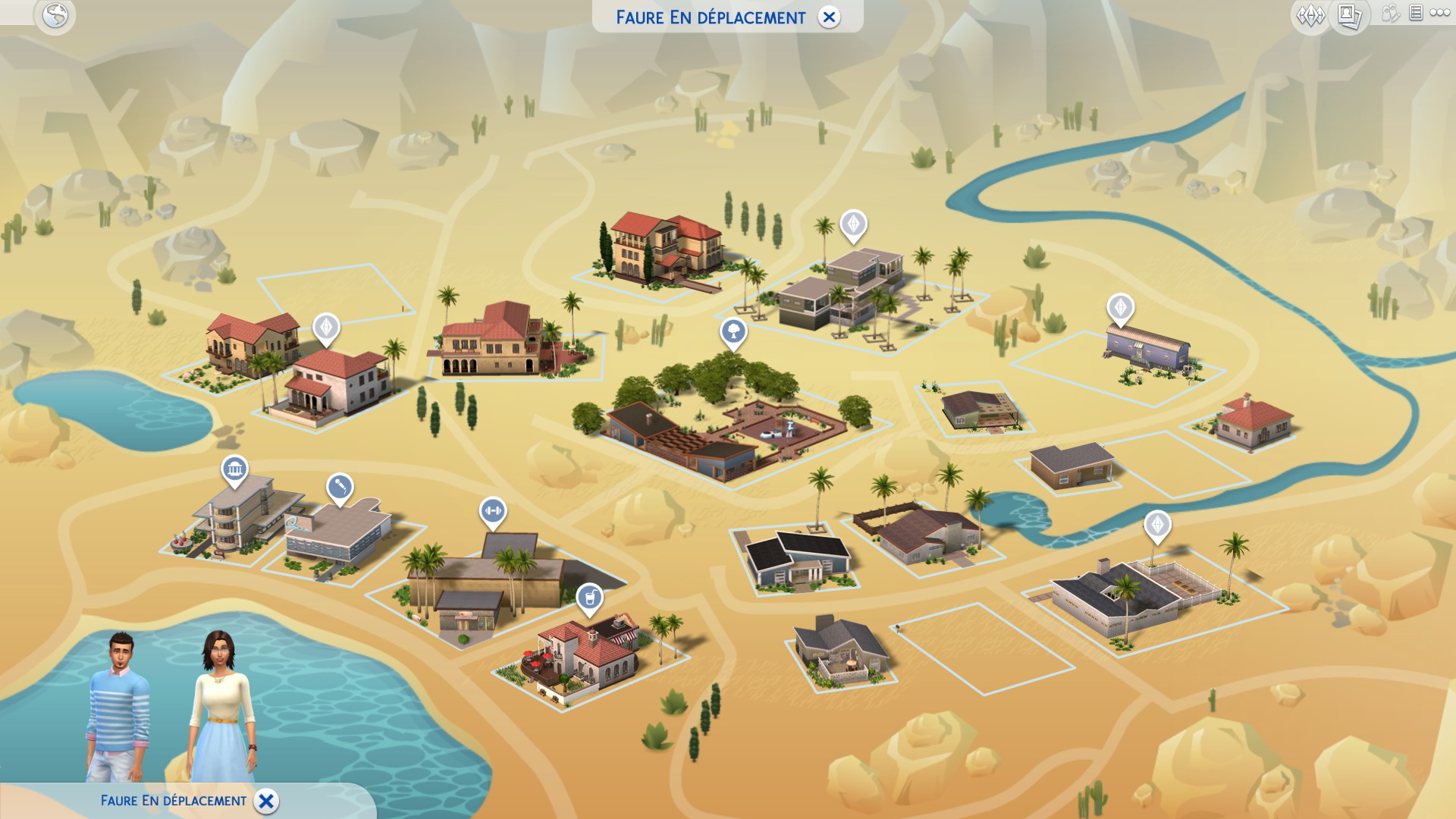1456x819 pixels.
Task: Click the manage households Sims-with-pencil icon
Action: click(1390, 13)
